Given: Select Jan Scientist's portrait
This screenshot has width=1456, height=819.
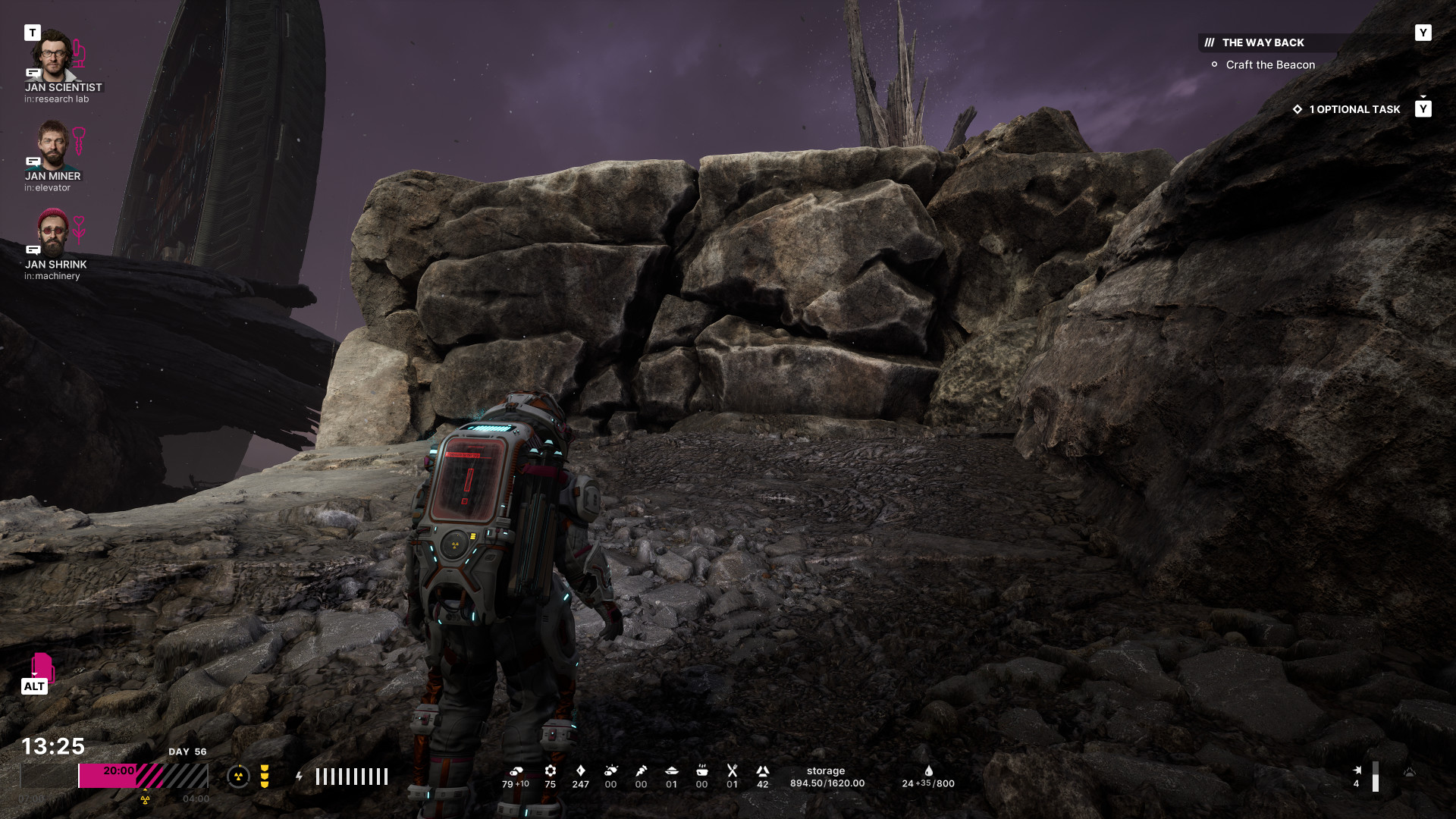Looking at the screenshot, I should pyautogui.click(x=52, y=55).
